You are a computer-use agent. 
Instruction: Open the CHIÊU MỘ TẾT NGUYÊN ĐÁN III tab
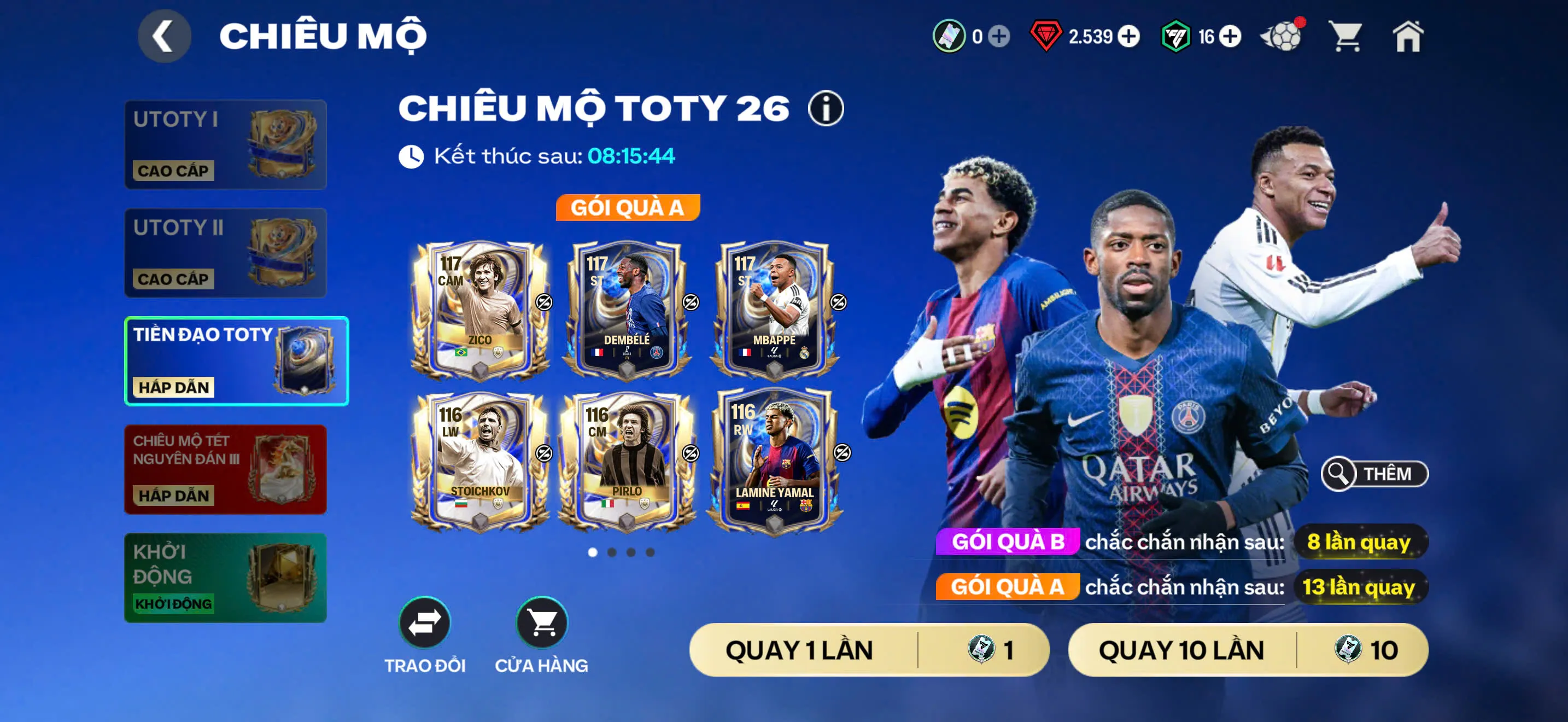pyautogui.click(x=225, y=469)
